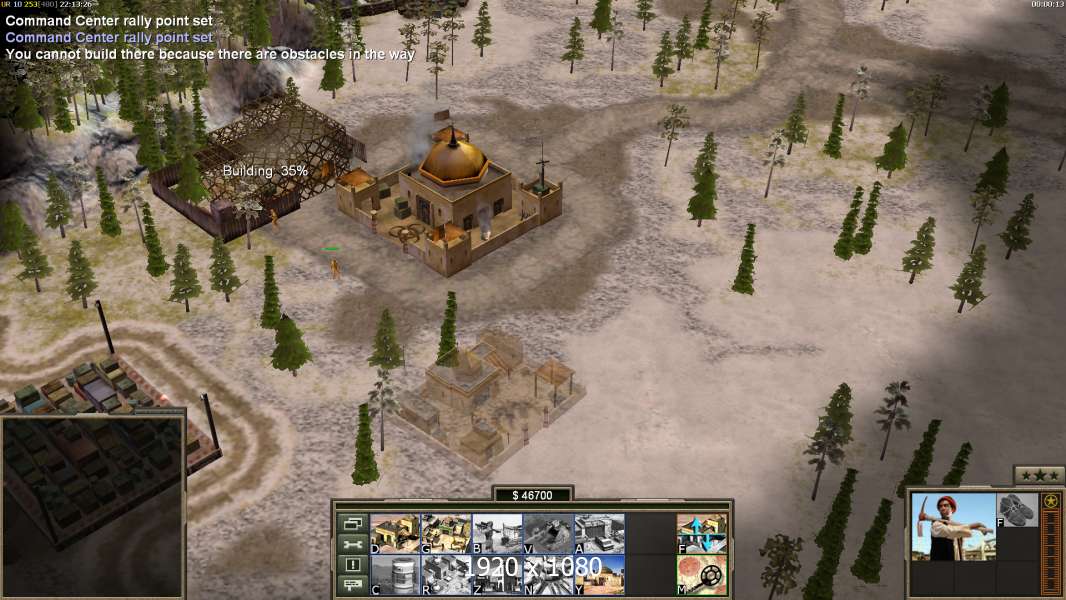Pick the structure icon labeled B
Screen dimensions: 1066x600
click(x=497, y=533)
